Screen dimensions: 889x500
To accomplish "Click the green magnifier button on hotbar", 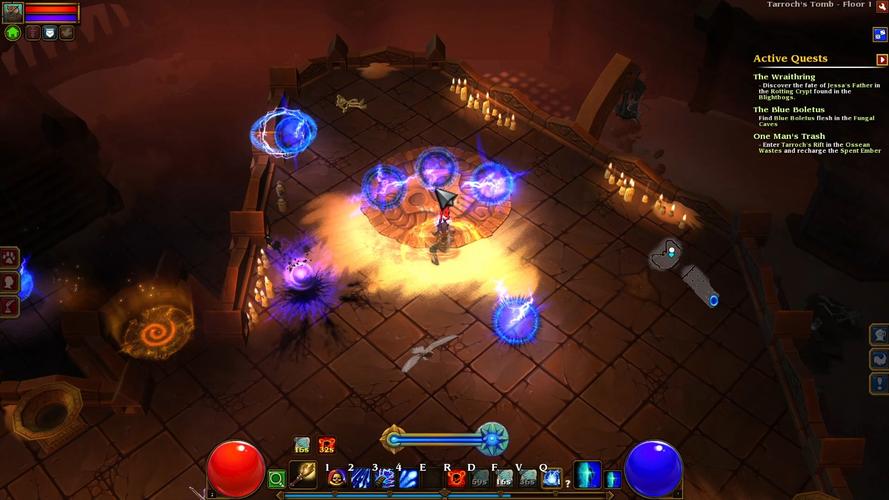I will [276, 480].
